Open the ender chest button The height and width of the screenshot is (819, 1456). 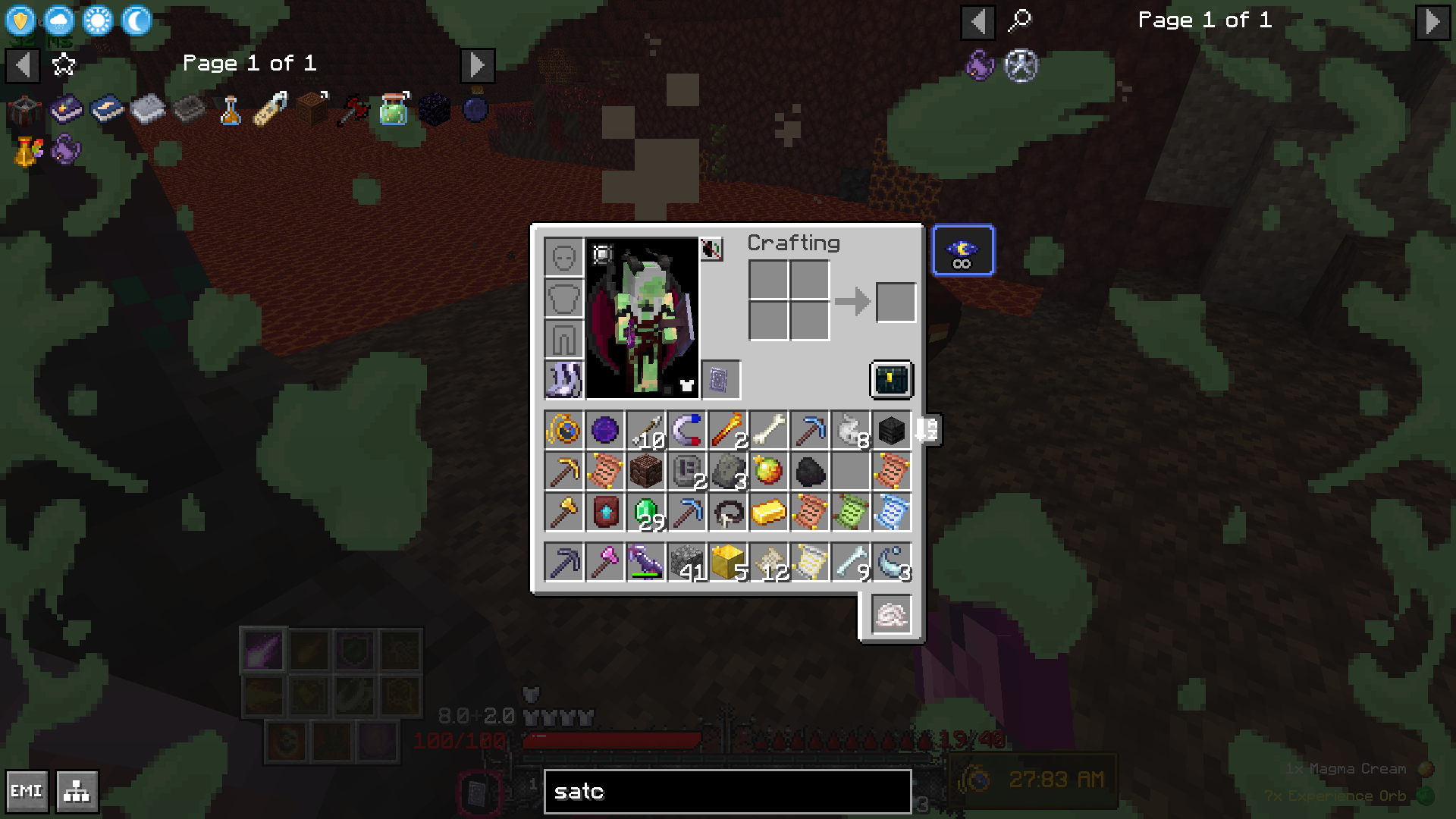click(891, 379)
